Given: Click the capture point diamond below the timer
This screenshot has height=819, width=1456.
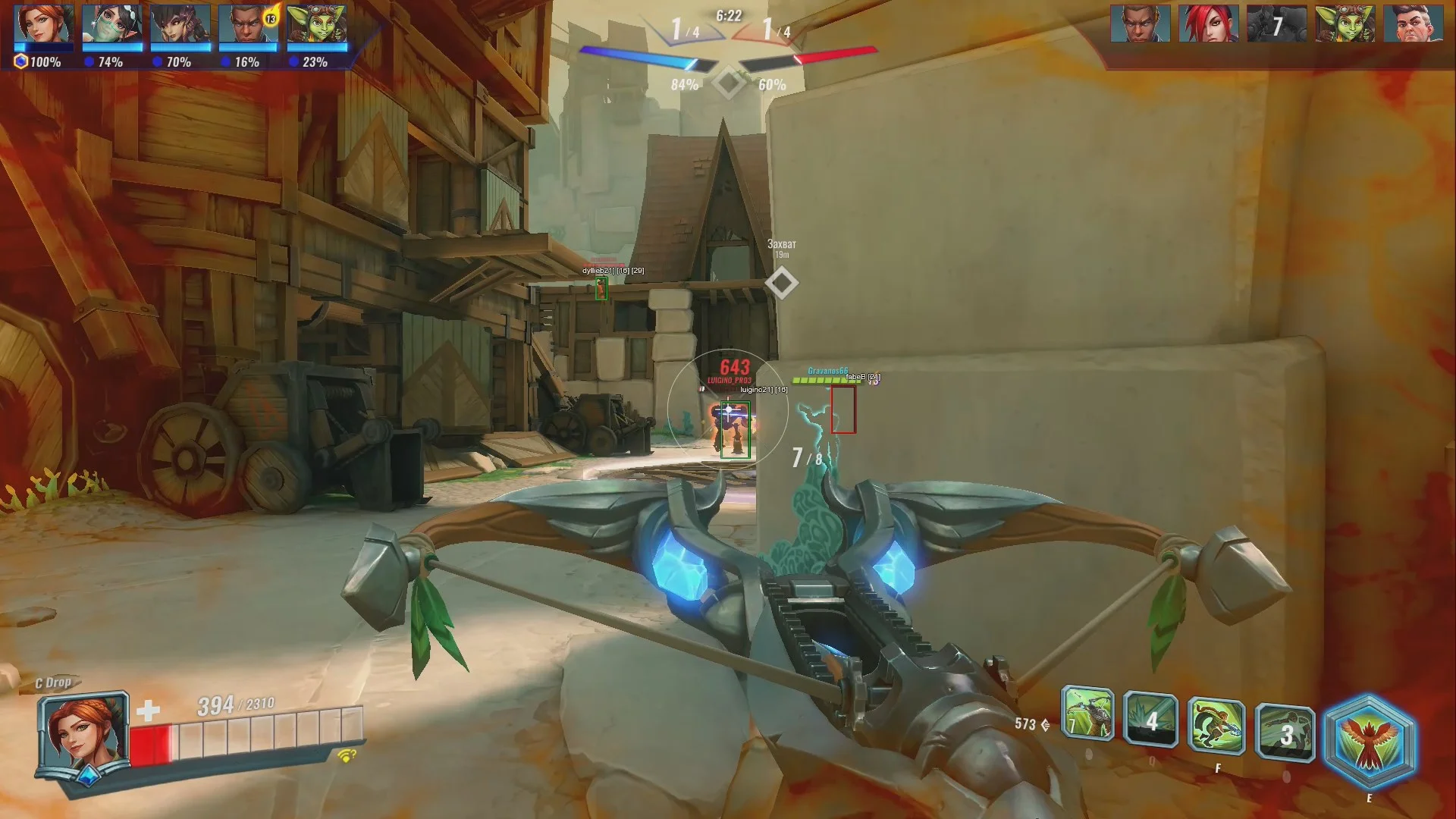Looking at the screenshot, I should (x=729, y=83).
